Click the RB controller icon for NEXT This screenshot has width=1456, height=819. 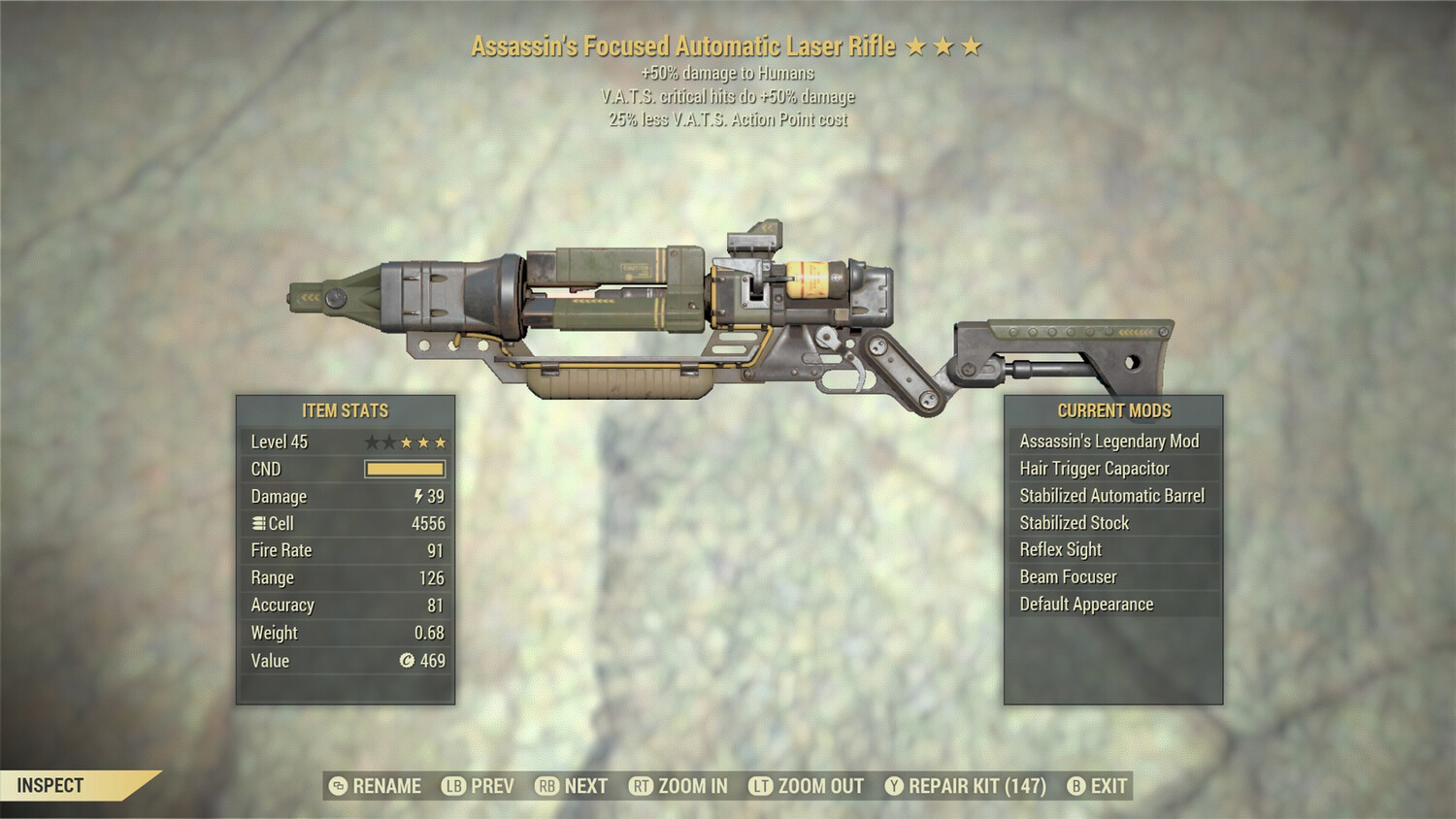click(546, 786)
